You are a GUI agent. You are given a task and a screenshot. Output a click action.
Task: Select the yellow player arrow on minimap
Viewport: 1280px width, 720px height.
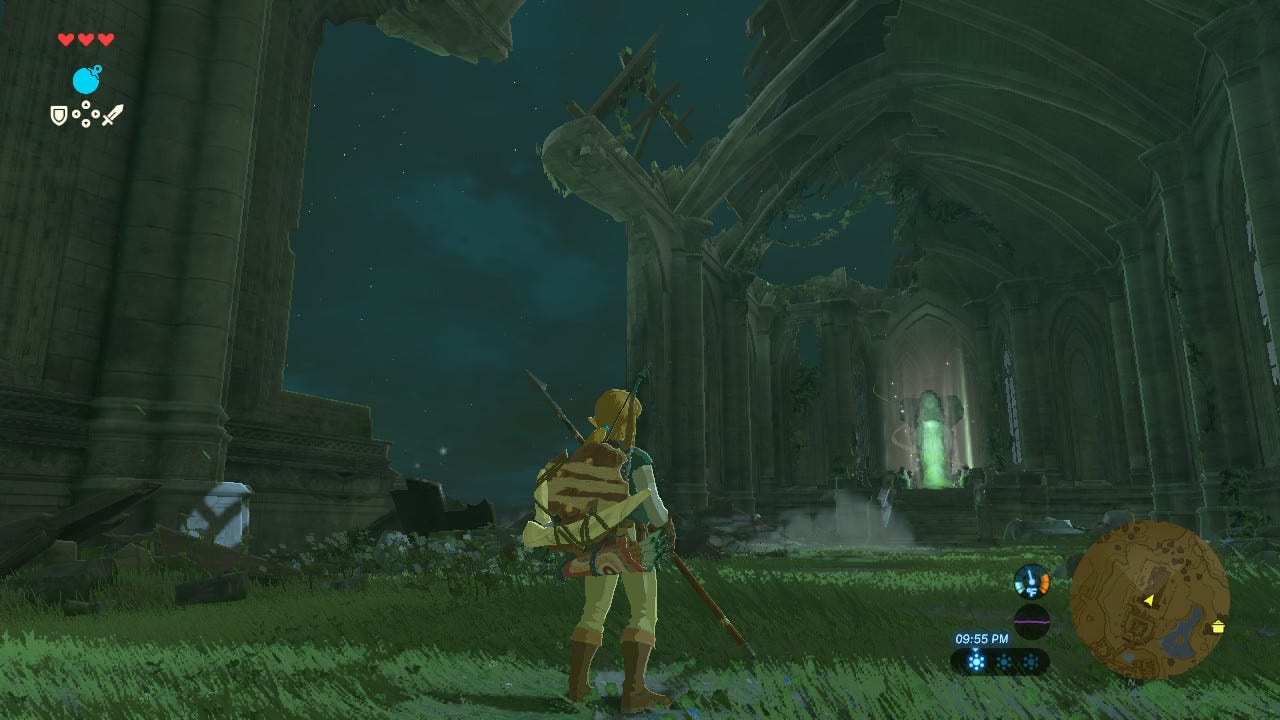click(x=1149, y=600)
